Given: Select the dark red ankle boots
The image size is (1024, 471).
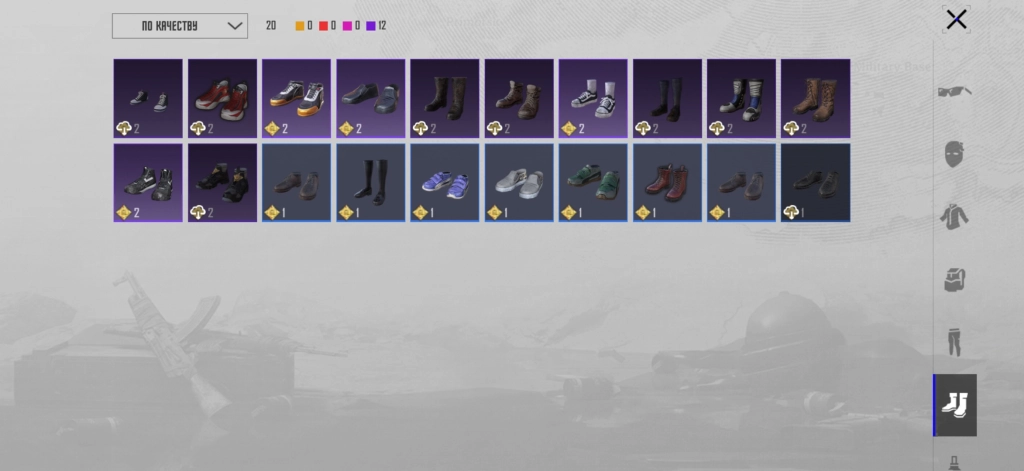Looking at the screenshot, I should [667, 183].
